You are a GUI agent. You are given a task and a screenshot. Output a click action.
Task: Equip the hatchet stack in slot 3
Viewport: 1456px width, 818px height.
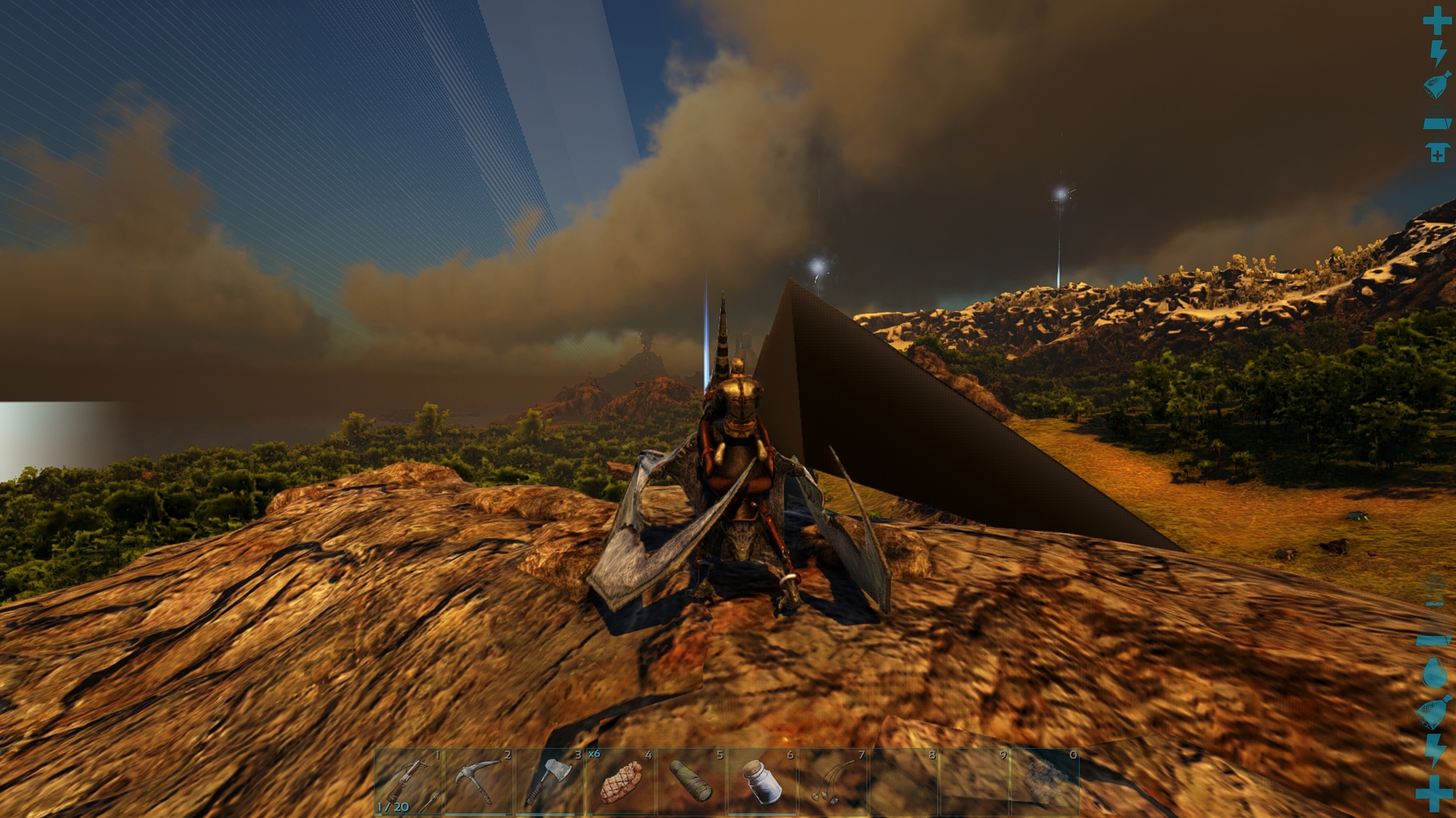(551, 783)
